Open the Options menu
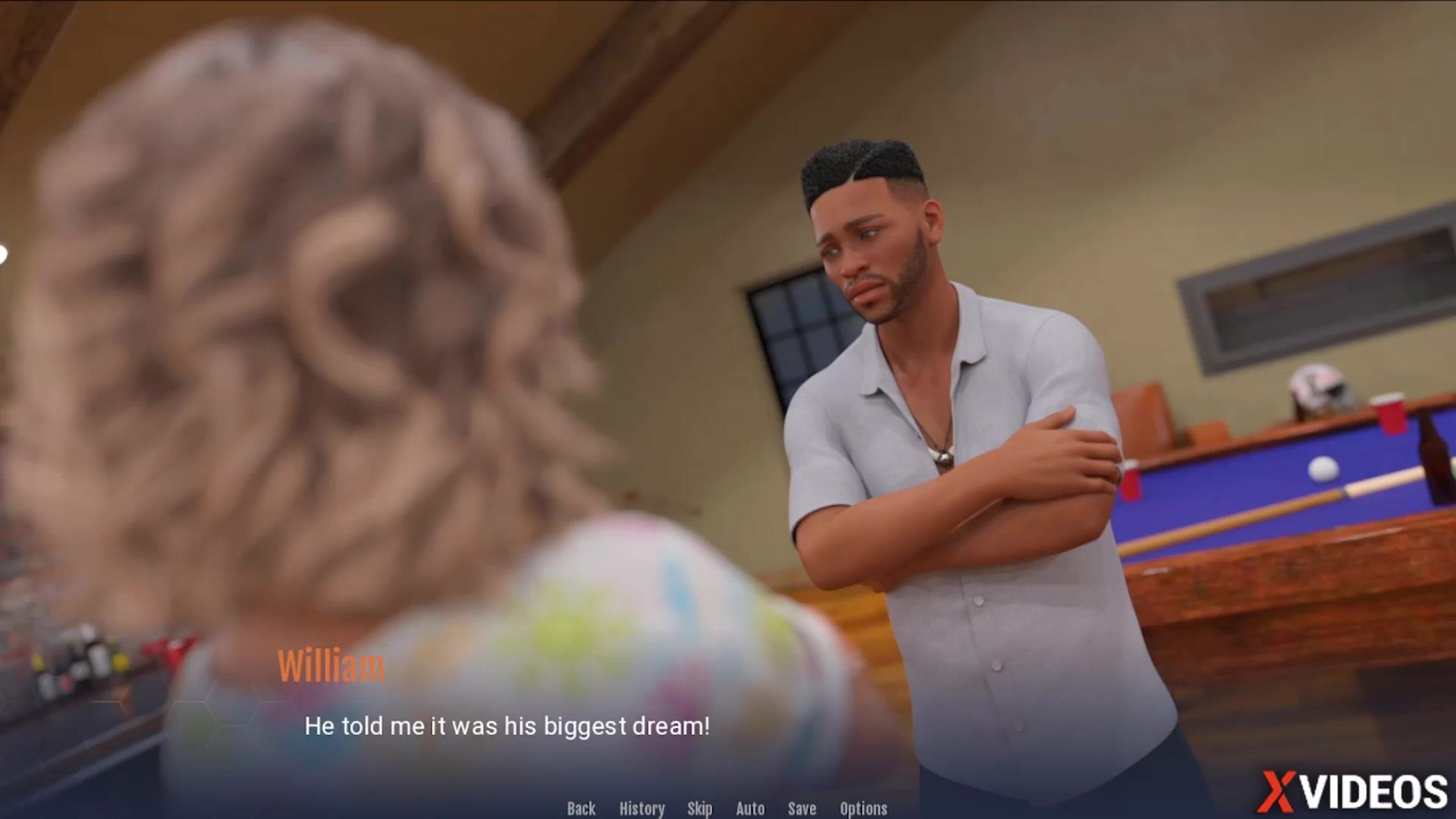Viewport: 1456px width, 819px height. (x=863, y=808)
